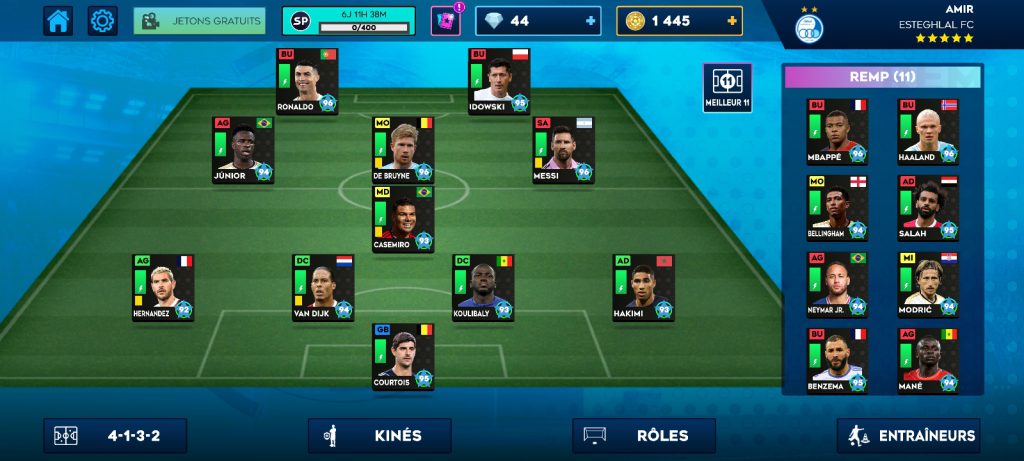Select goalkeeper Courtois
Viewport: 1024px width, 461px height.
click(403, 356)
